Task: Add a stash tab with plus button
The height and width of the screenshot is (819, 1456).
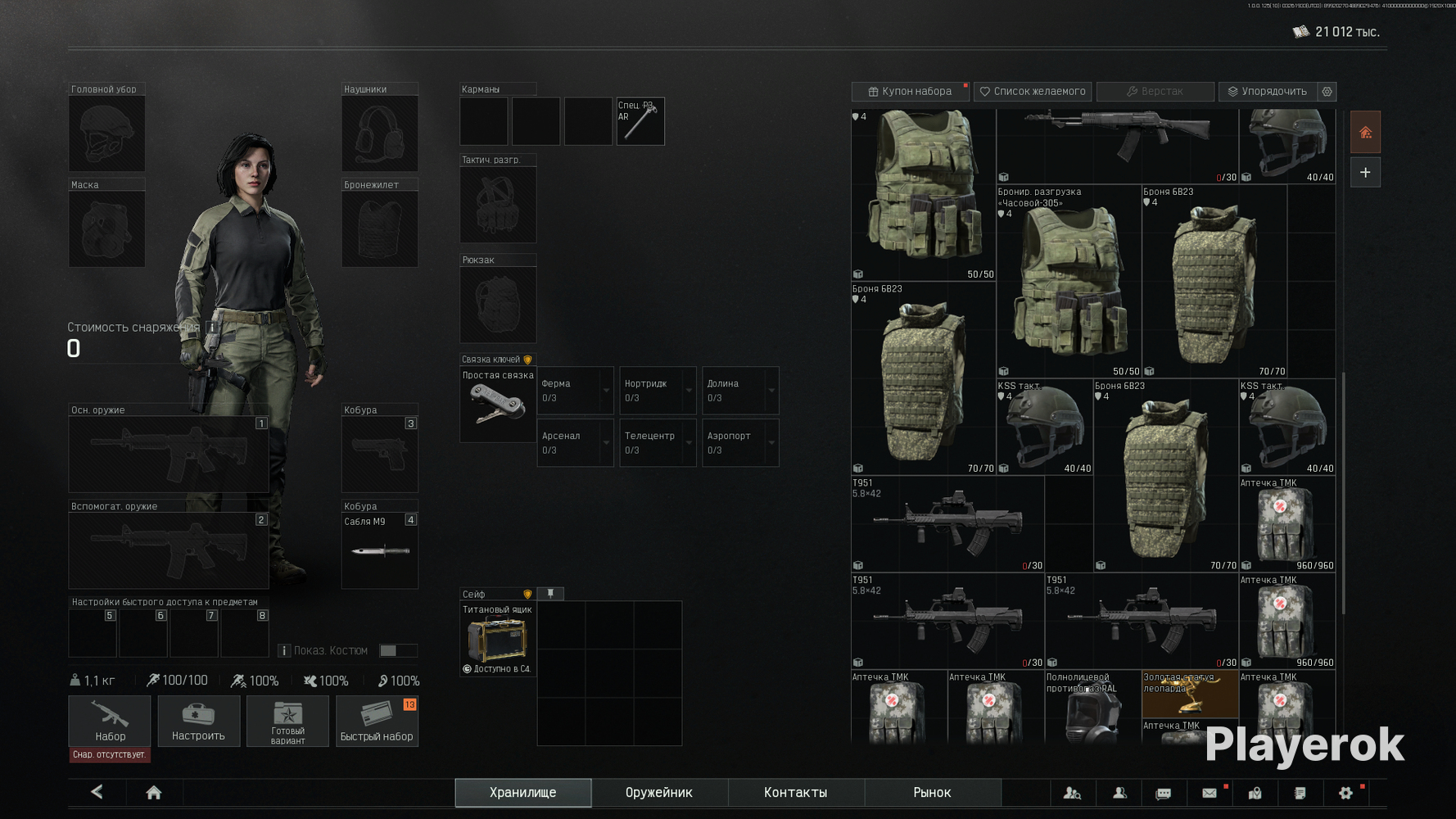Action: pos(1365,173)
